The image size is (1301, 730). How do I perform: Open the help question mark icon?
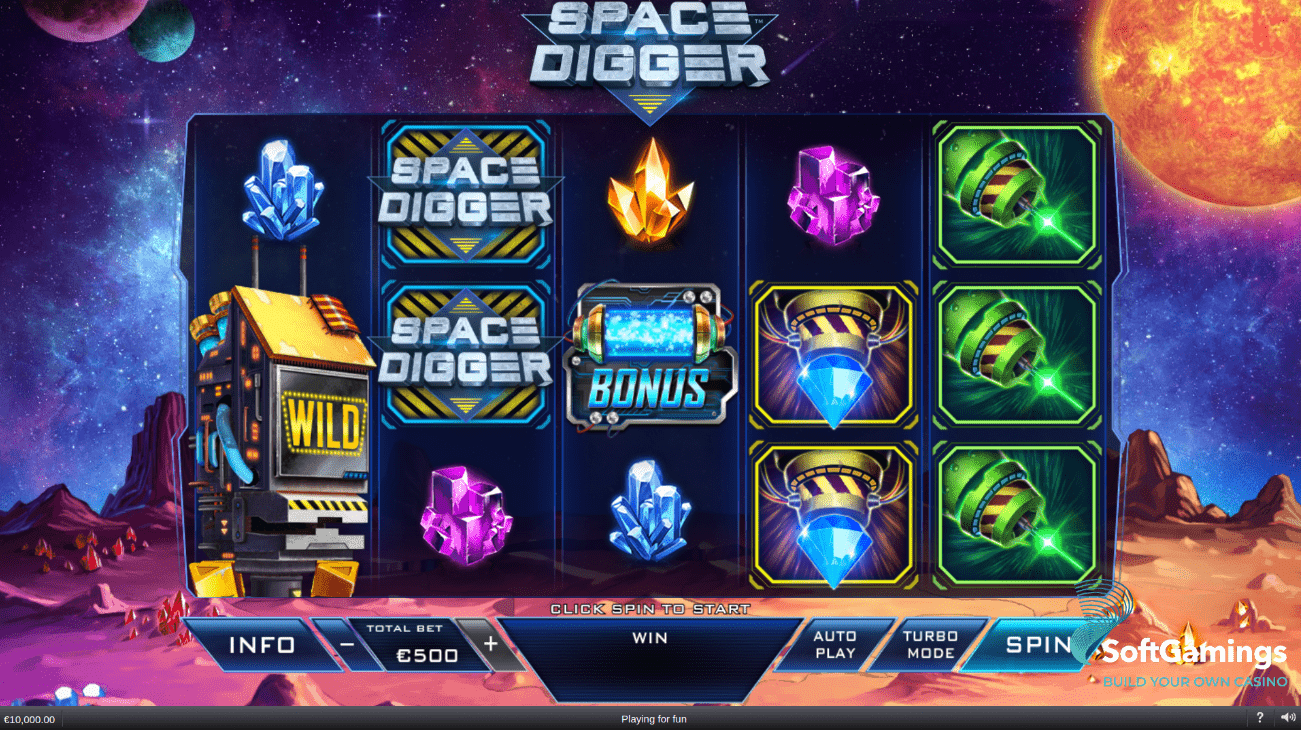point(1260,718)
